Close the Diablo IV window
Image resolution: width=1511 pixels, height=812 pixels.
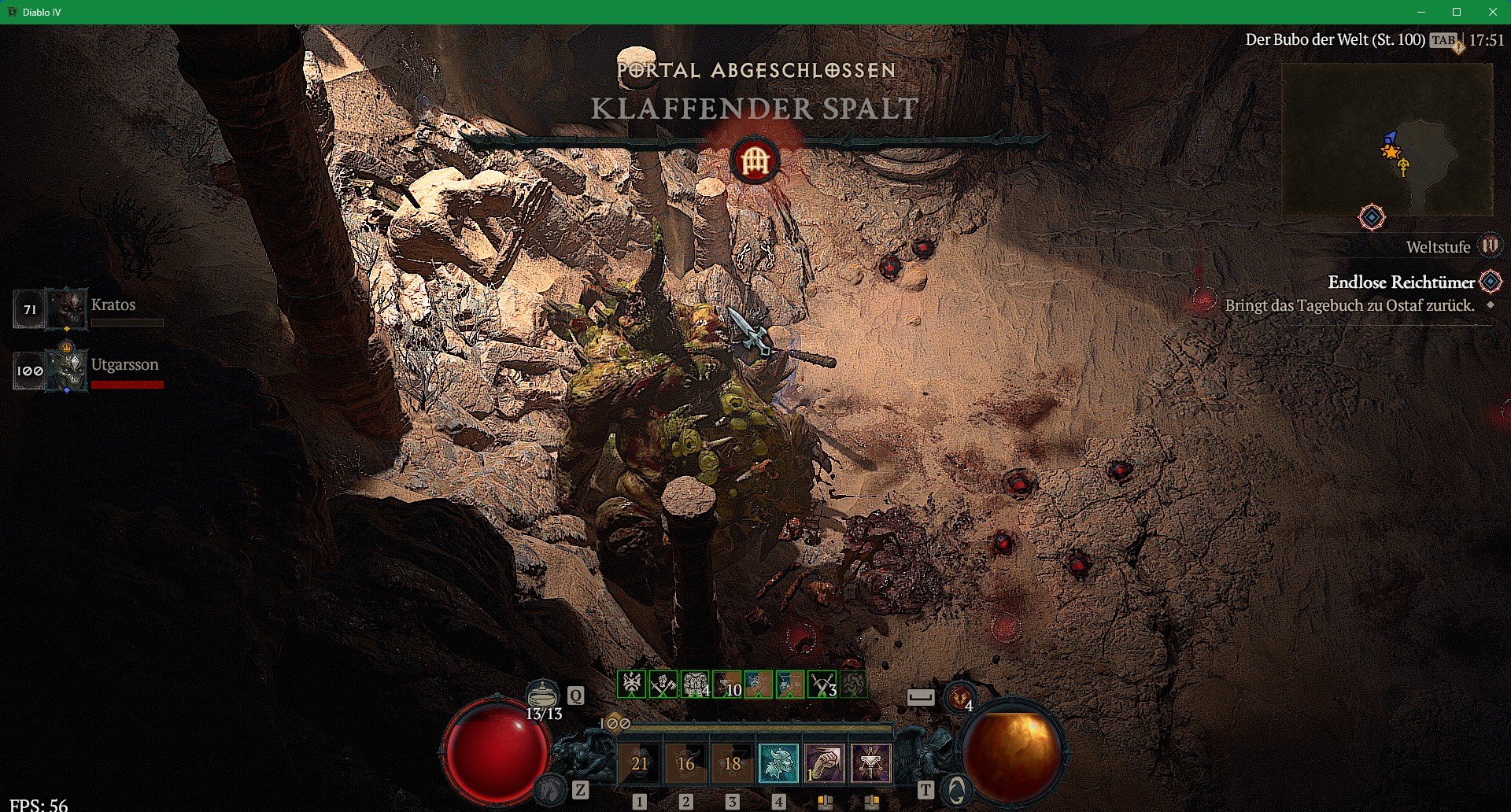[1493, 12]
